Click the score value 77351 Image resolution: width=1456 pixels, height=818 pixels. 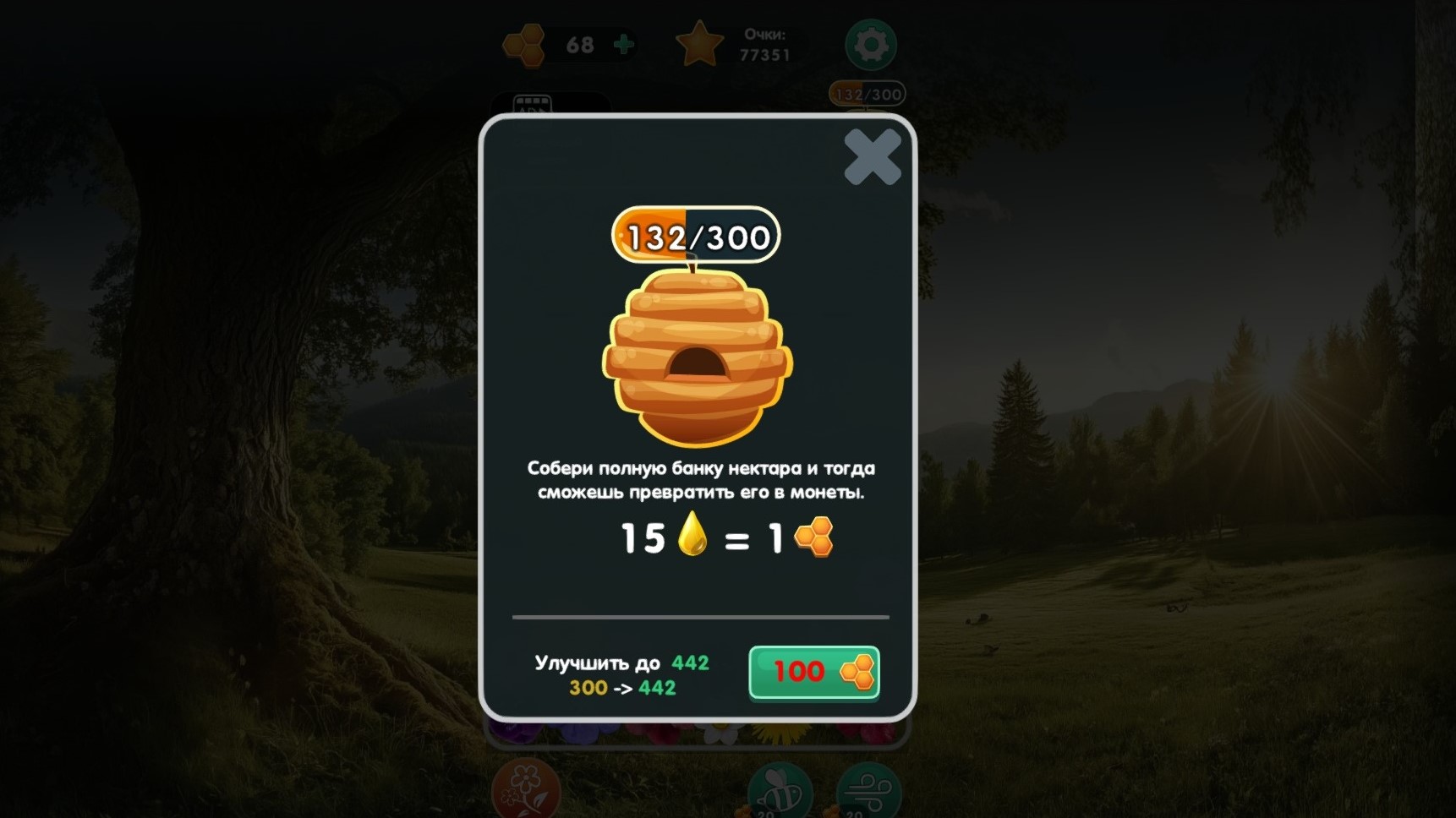(766, 55)
